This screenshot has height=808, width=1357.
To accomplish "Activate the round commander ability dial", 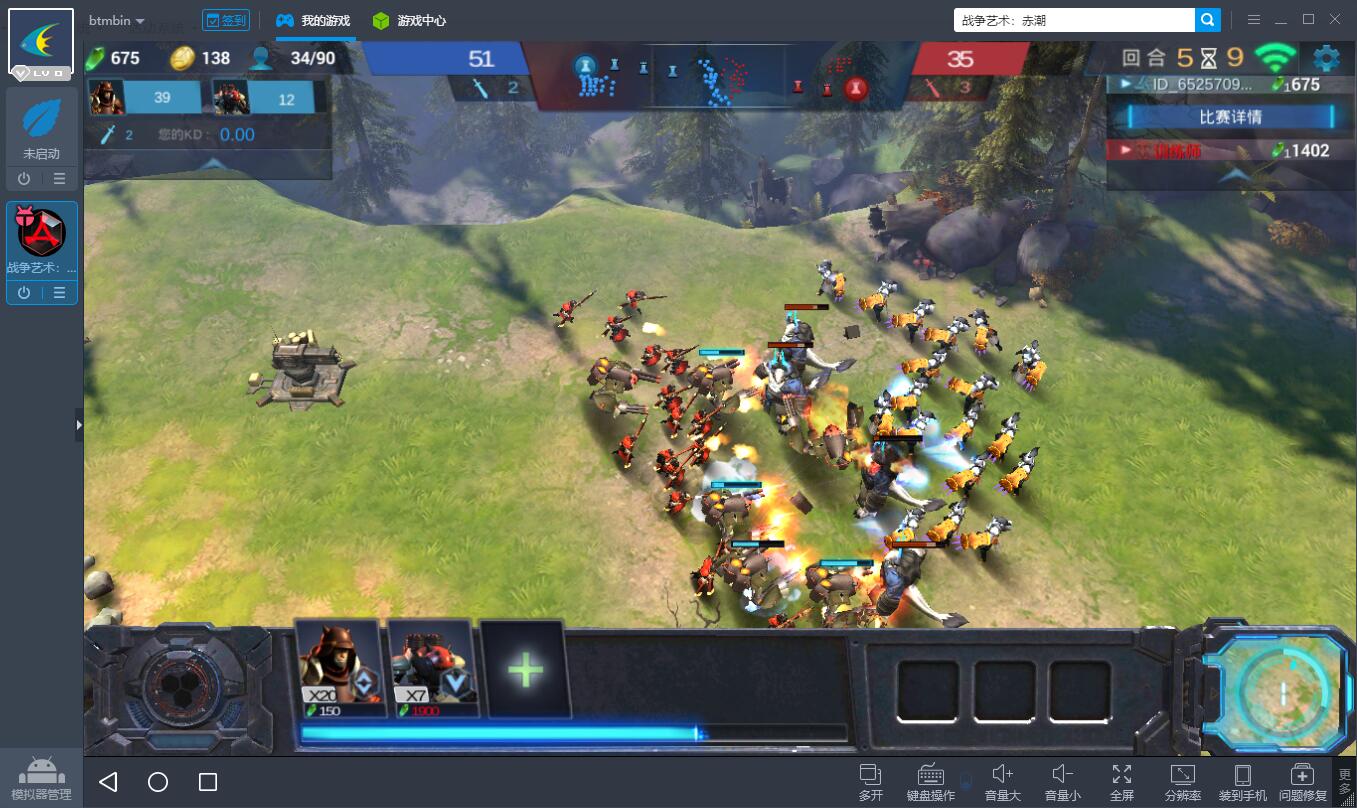I will [176, 688].
